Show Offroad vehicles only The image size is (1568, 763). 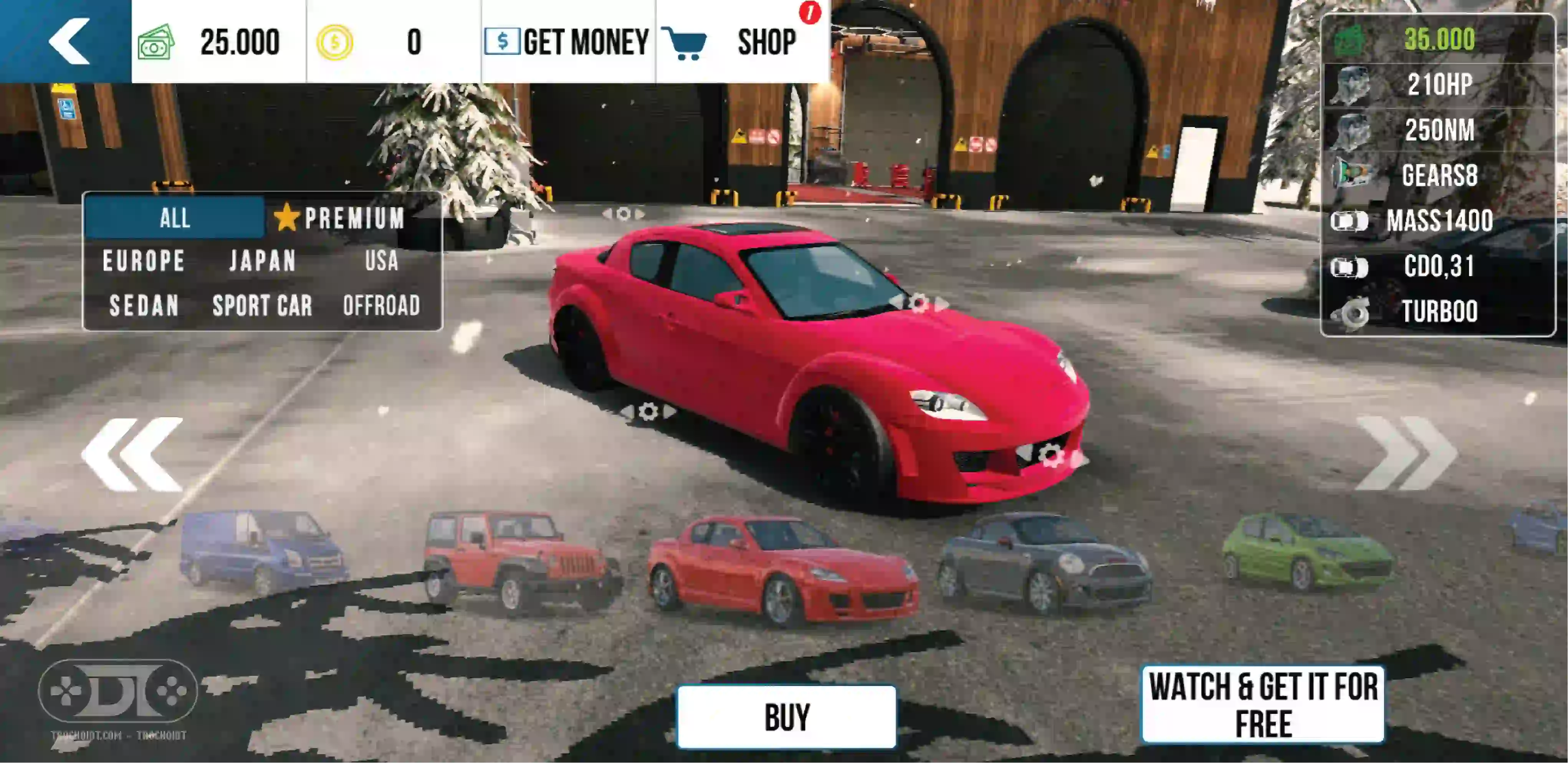(x=382, y=305)
